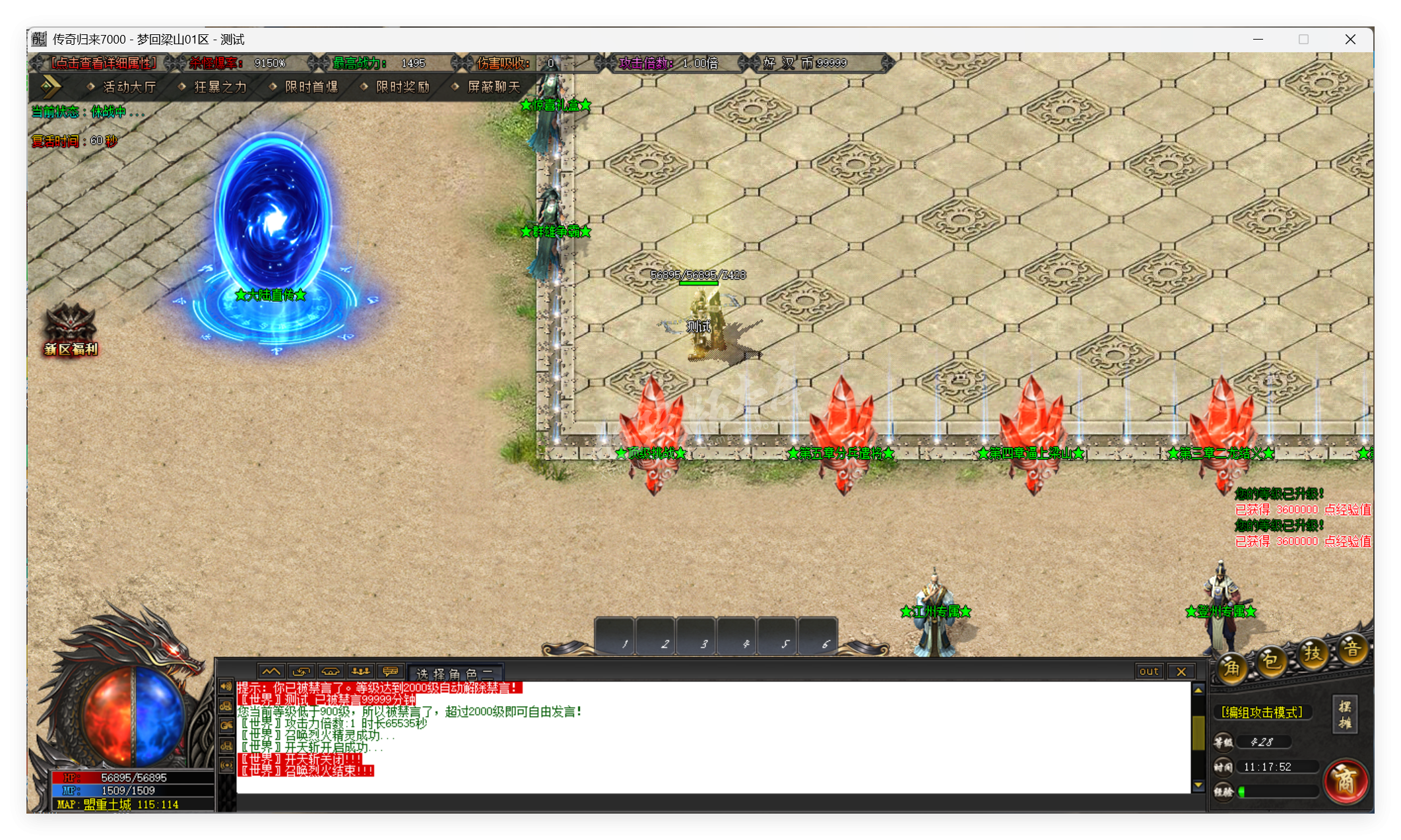Click the chat bubble icon in the chat toolbar
The width and height of the screenshot is (1401, 840).
pos(390,671)
